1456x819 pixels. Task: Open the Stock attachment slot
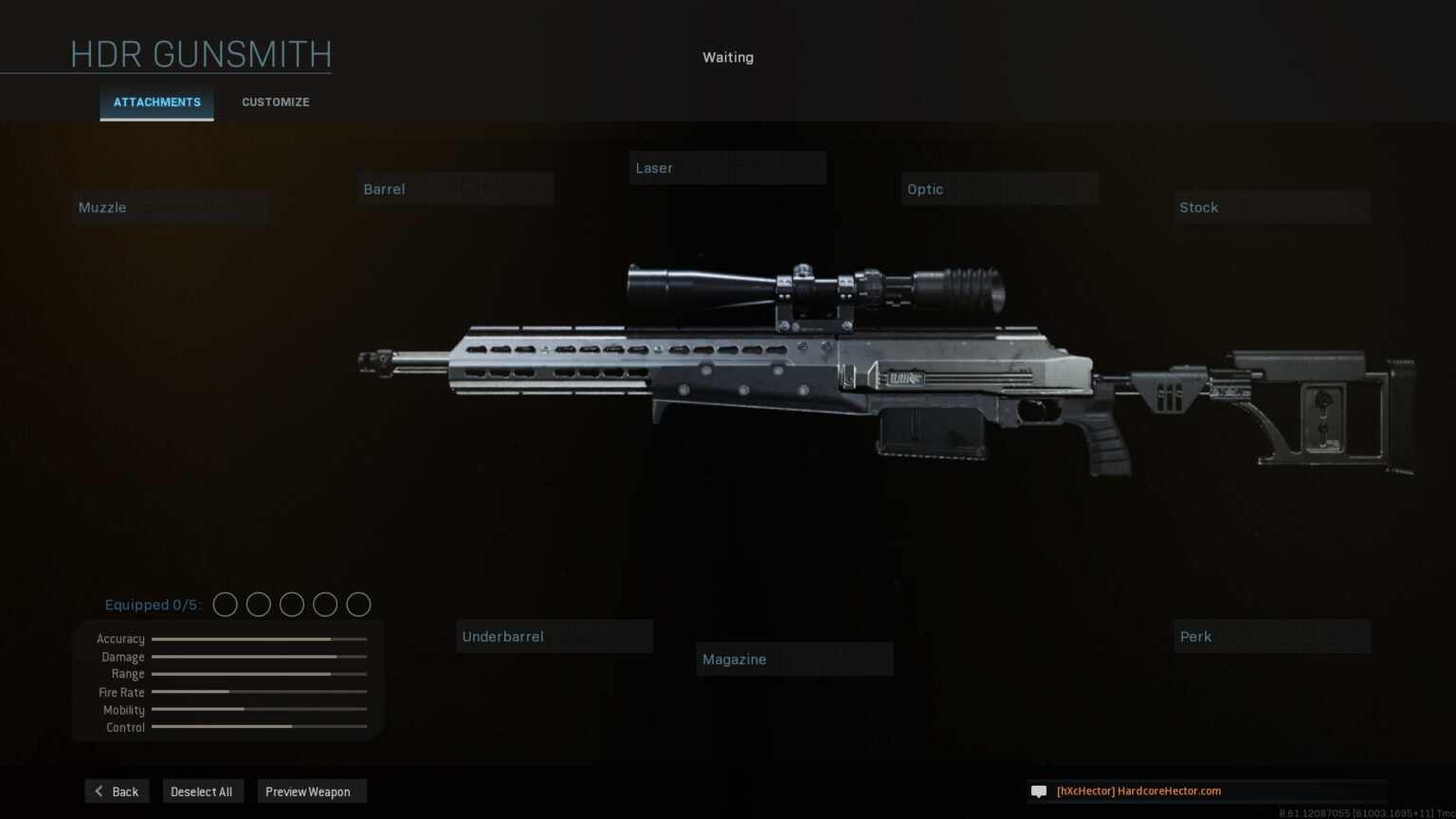click(1272, 208)
